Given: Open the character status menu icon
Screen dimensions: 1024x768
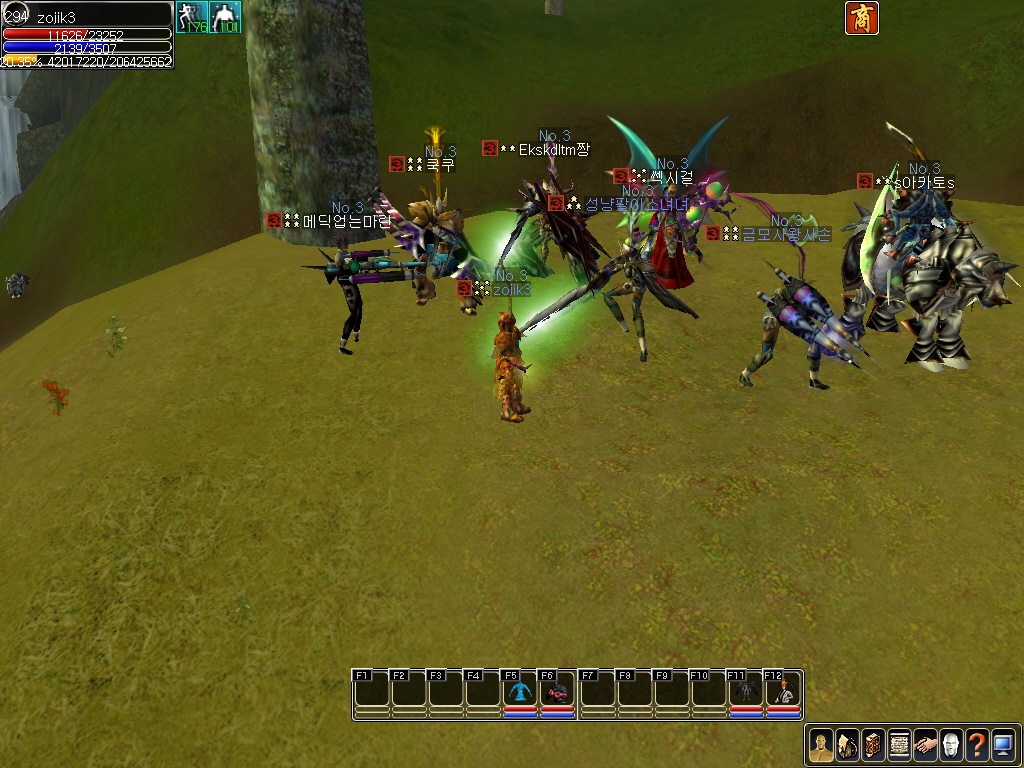Looking at the screenshot, I should 821,745.
